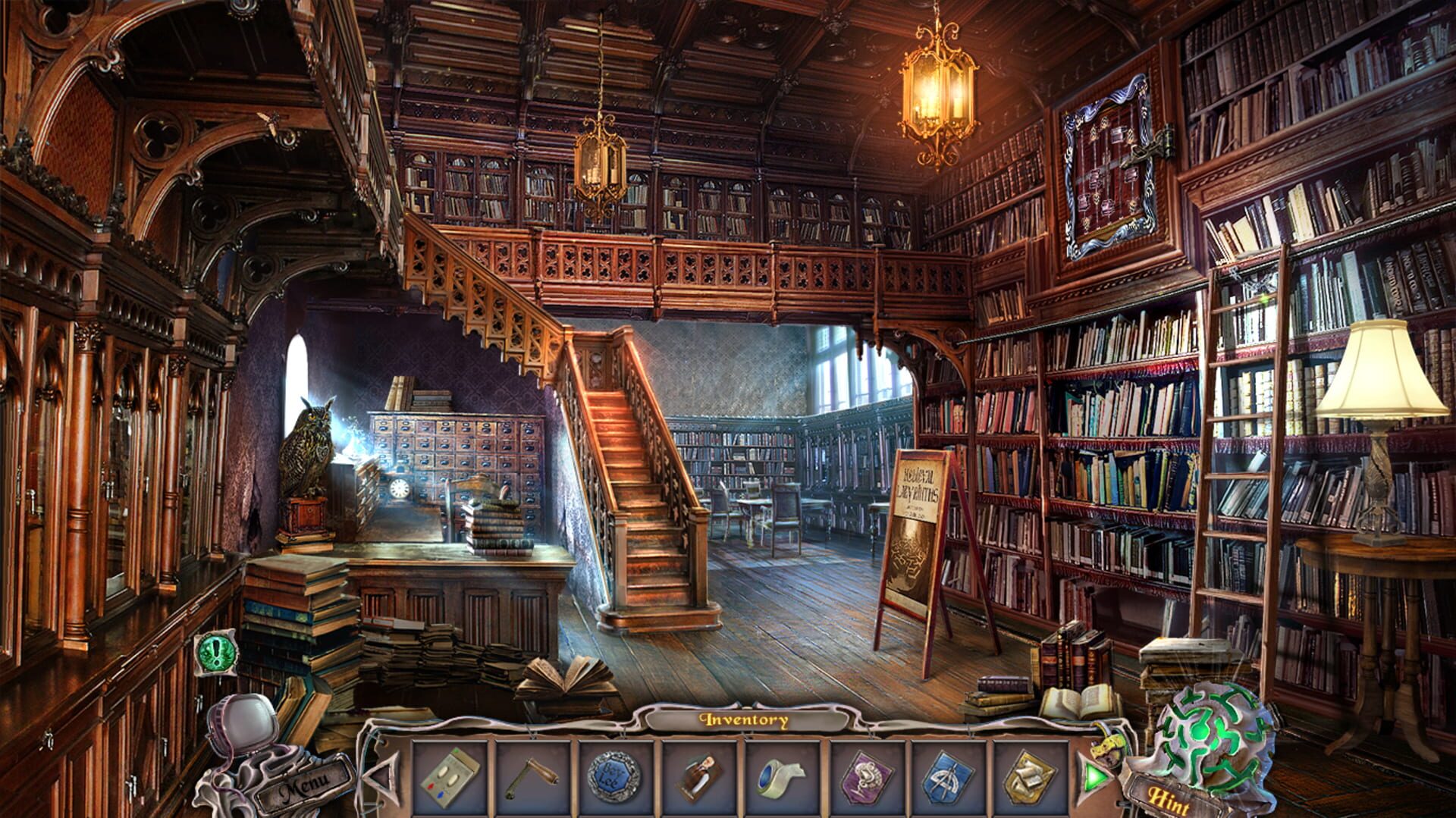Screen dimensions: 1456x818
Task: Open the Menu
Action: pyautogui.click(x=303, y=785)
